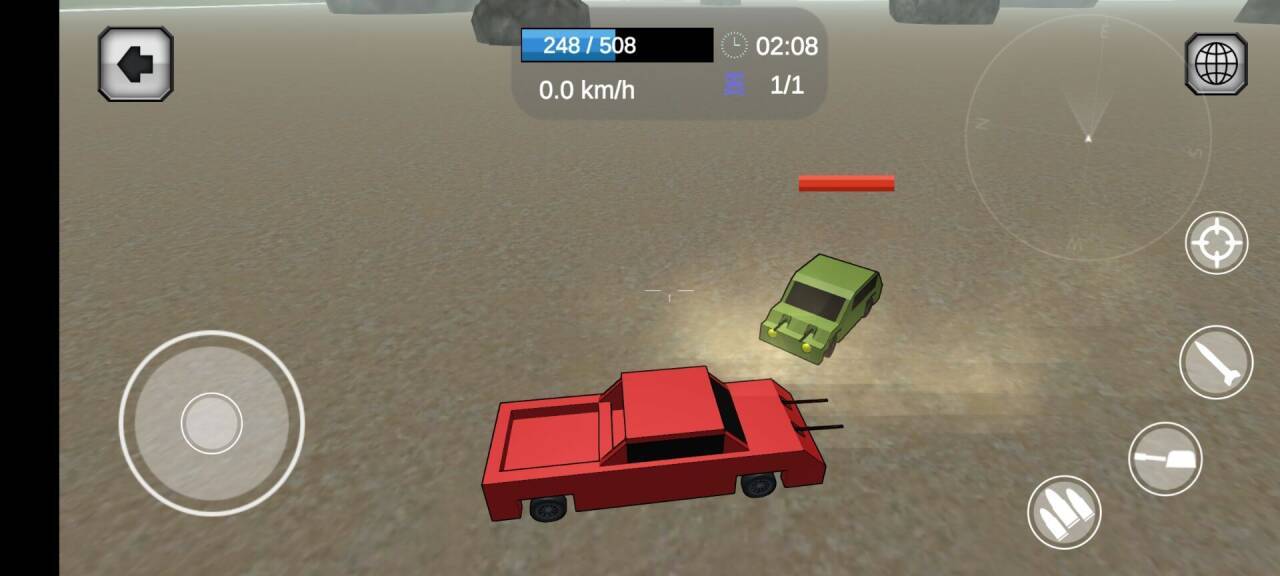Click the circular compass radar
Image resolution: width=1280 pixels, height=576 pixels.
click(x=1088, y=138)
